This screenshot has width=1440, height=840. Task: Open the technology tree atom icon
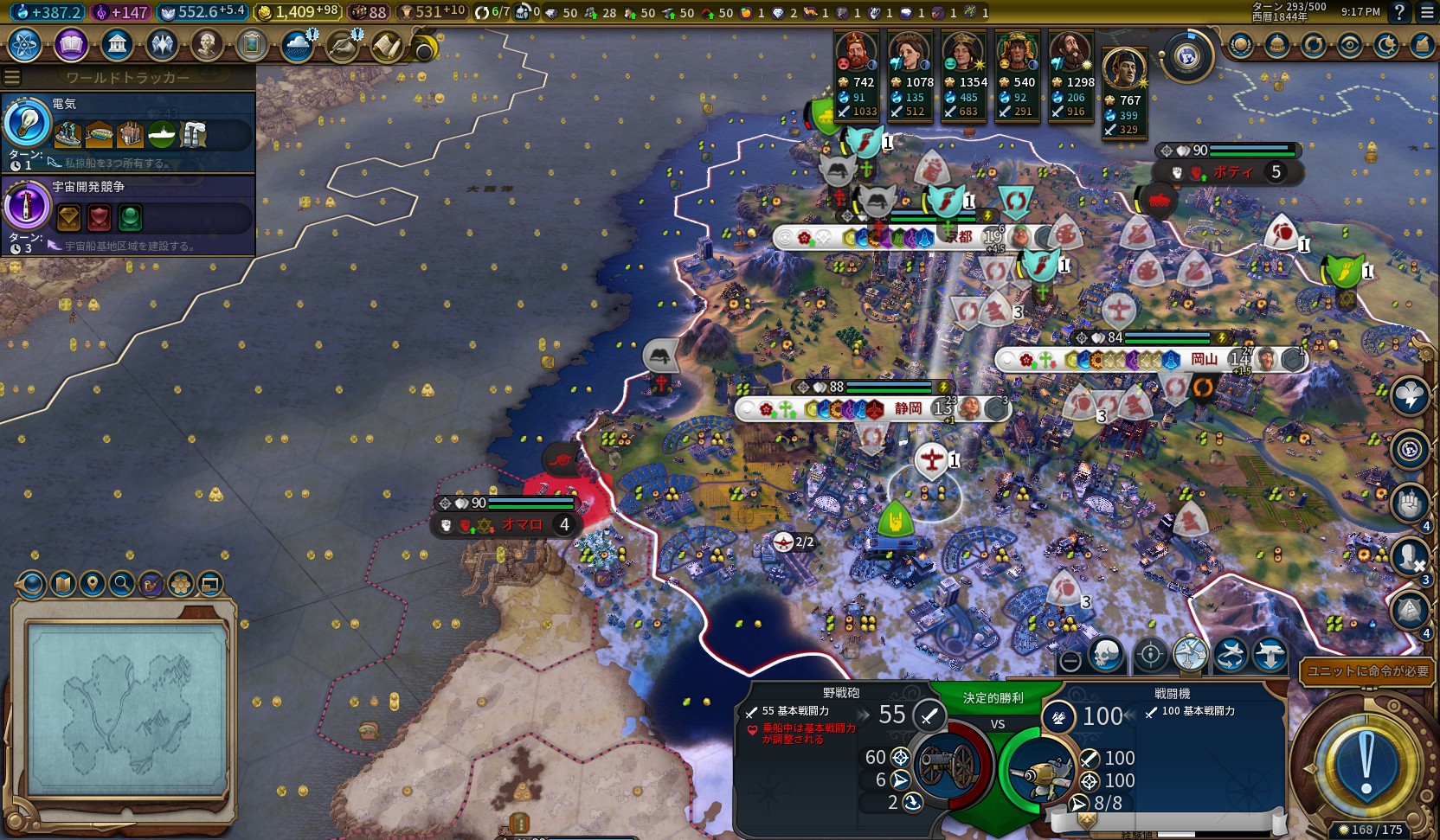tap(24, 44)
